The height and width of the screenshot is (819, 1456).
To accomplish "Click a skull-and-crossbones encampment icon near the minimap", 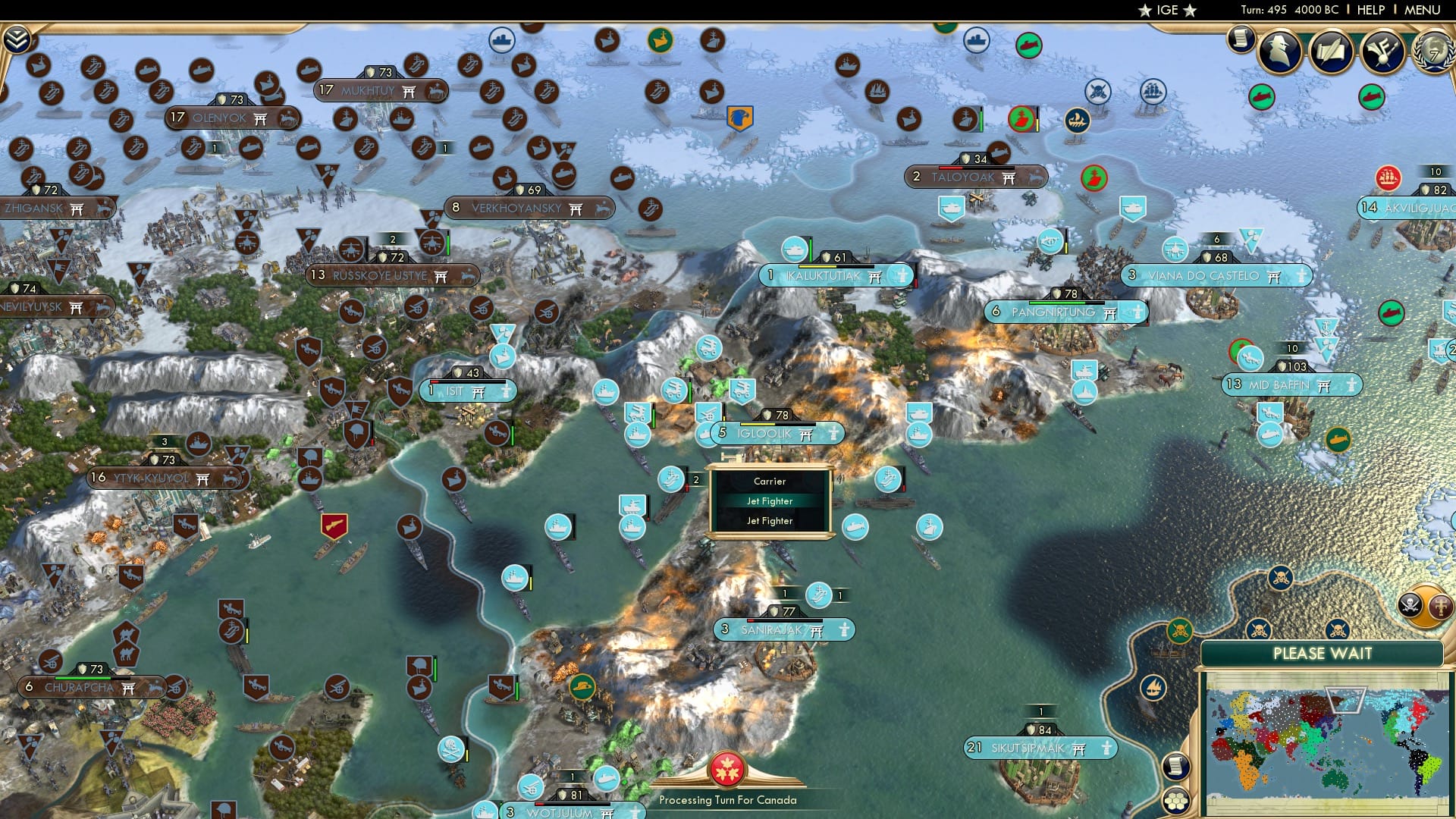I will pyautogui.click(x=1280, y=578).
